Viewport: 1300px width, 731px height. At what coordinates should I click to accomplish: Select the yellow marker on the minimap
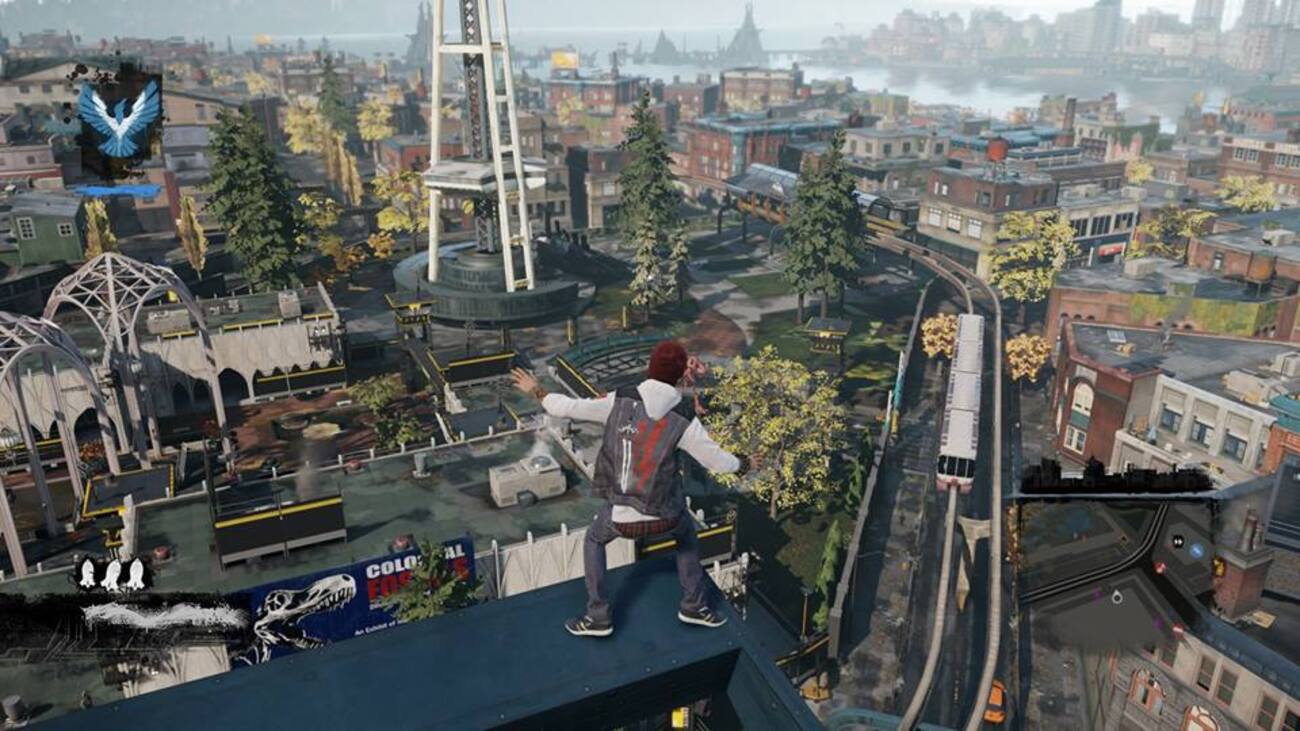1218,567
